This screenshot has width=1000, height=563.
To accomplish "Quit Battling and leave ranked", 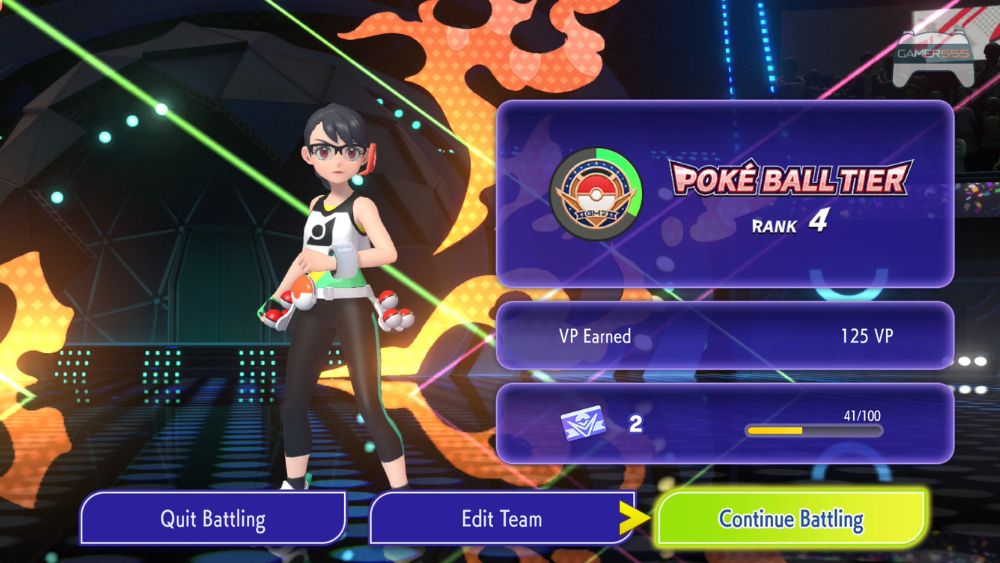I will [212, 519].
